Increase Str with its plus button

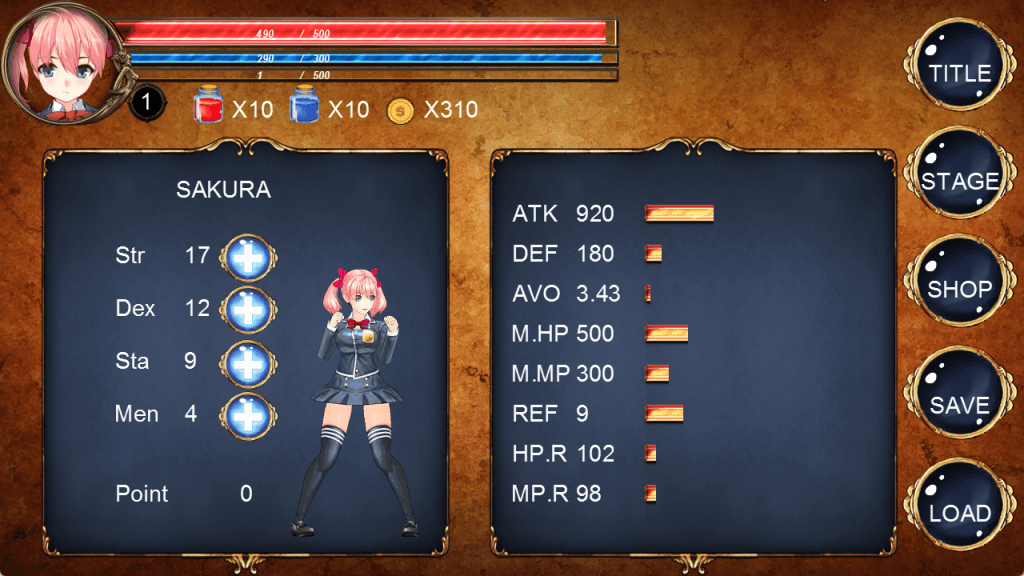point(248,256)
